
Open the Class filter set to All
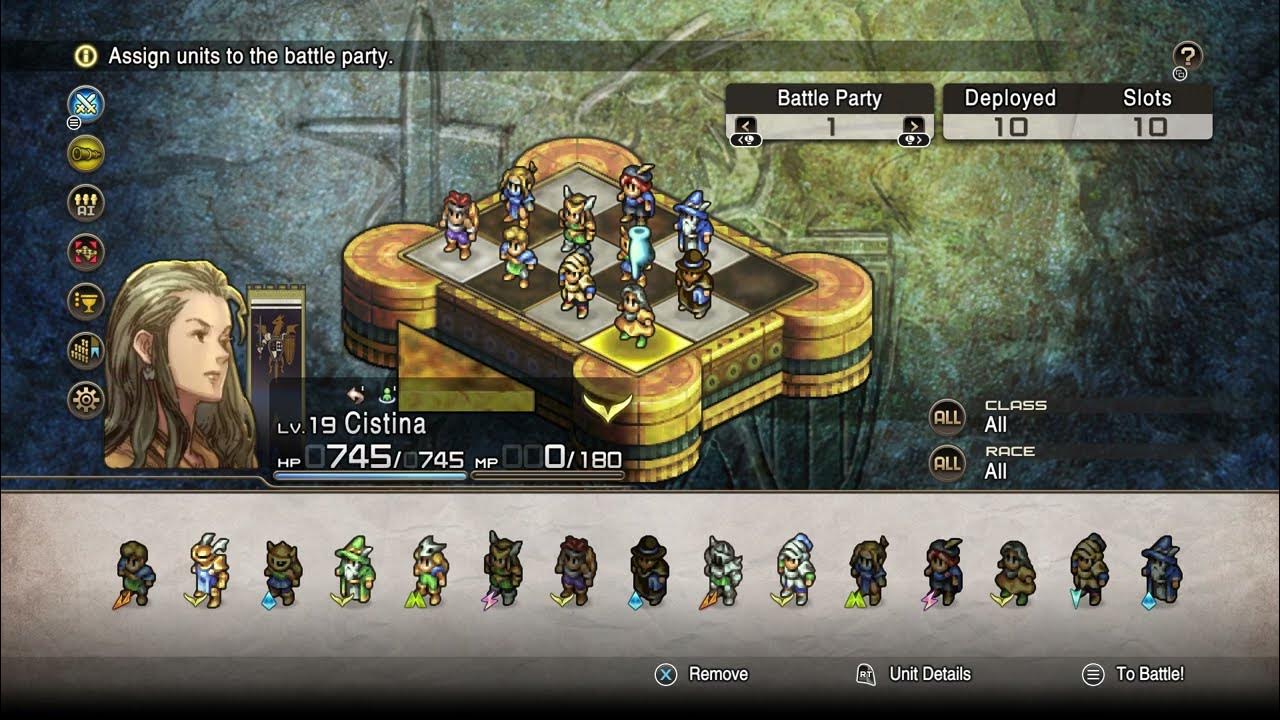click(948, 417)
